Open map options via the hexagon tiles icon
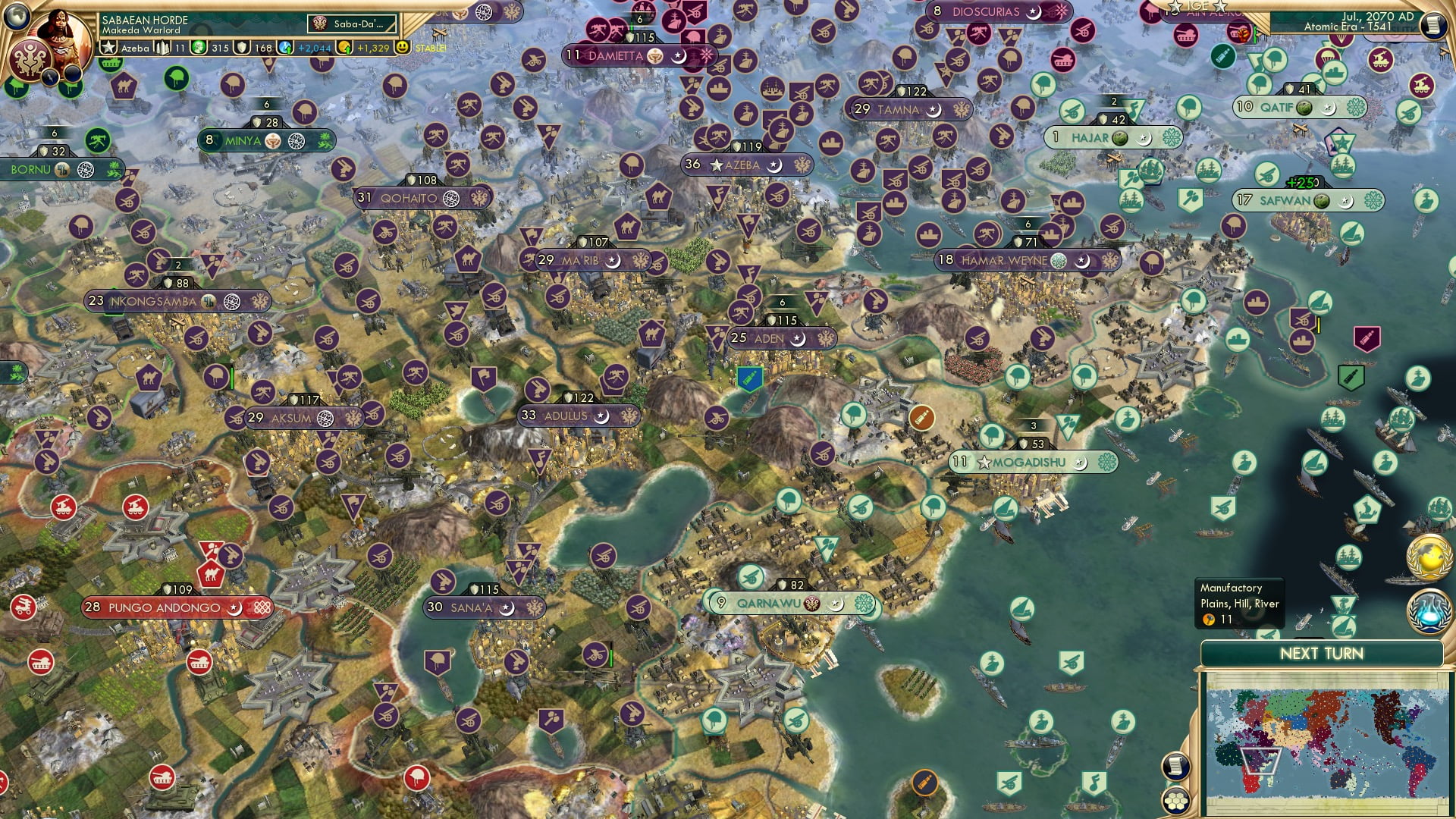 tap(1177, 801)
